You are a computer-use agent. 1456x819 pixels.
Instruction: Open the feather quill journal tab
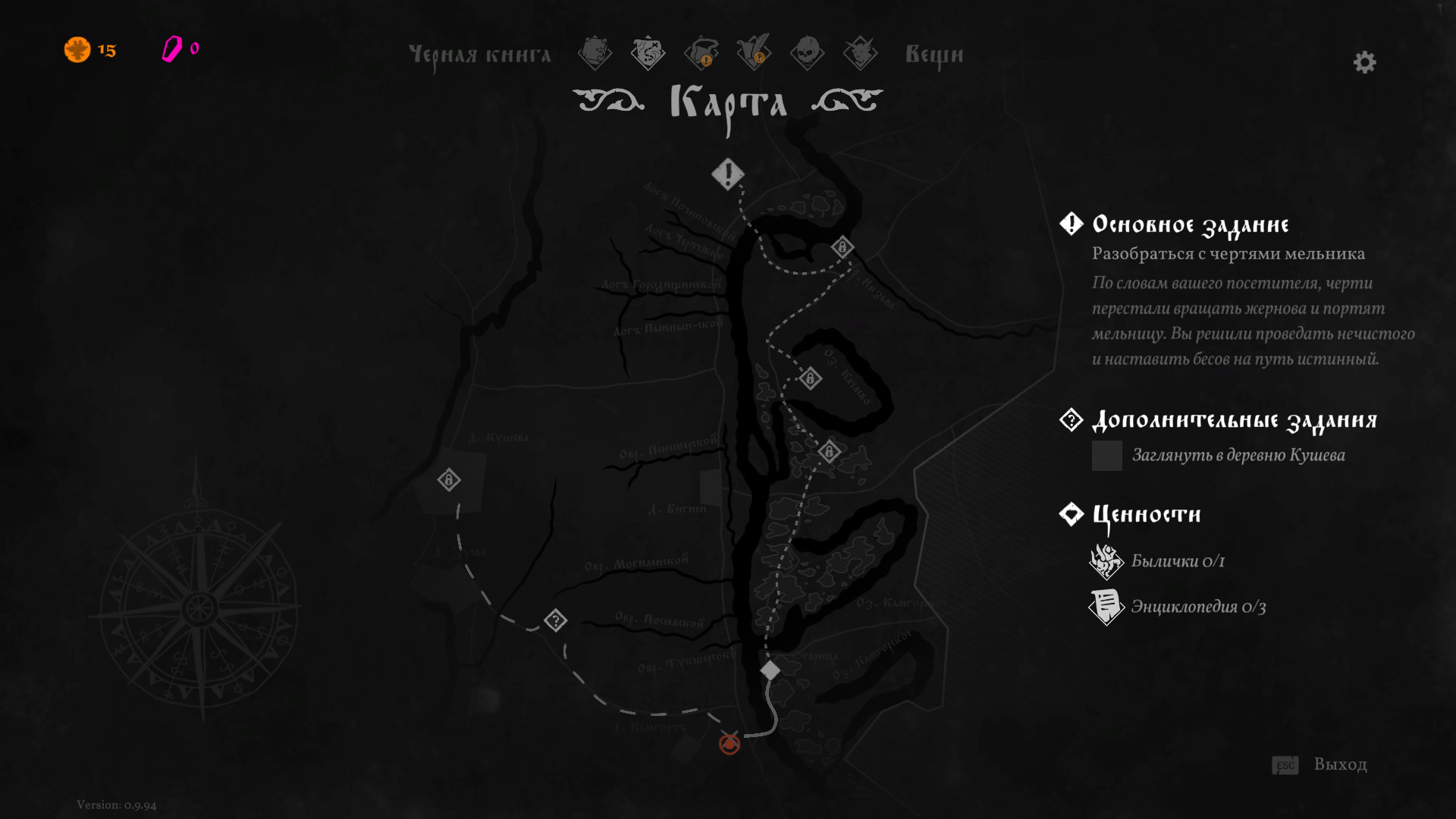(754, 53)
